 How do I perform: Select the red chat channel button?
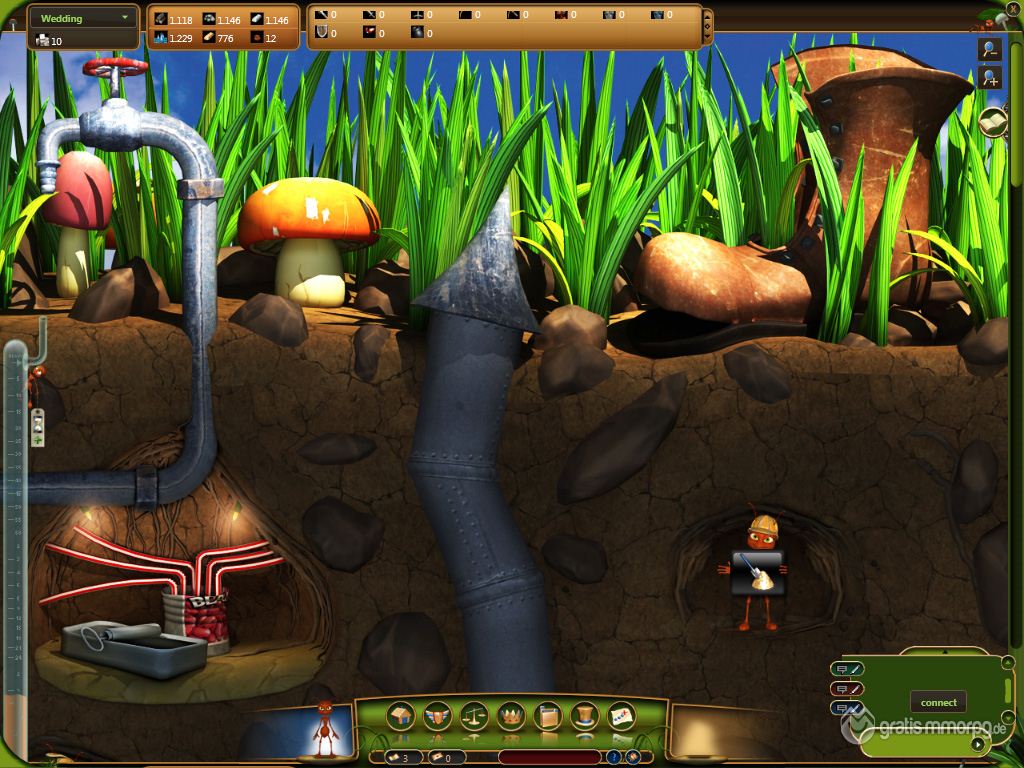click(846, 688)
